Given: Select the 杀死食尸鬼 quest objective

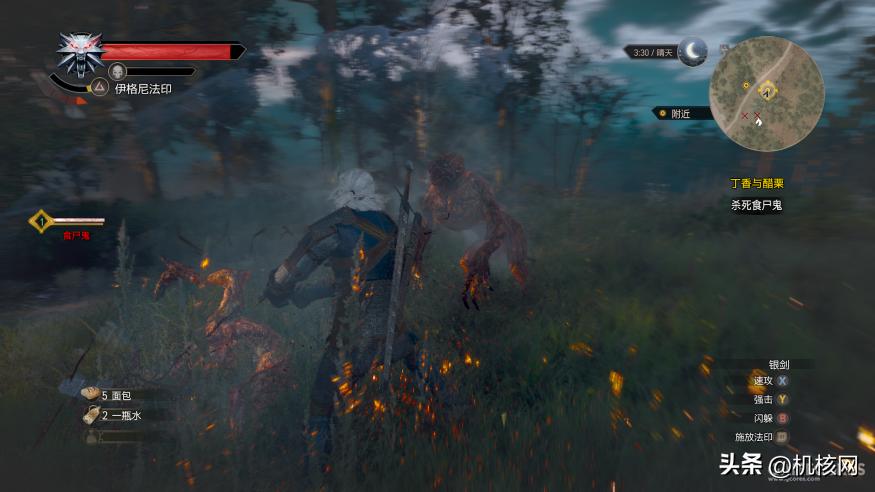Looking at the screenshot, I should pyautogui.click(x=755, y=205).
